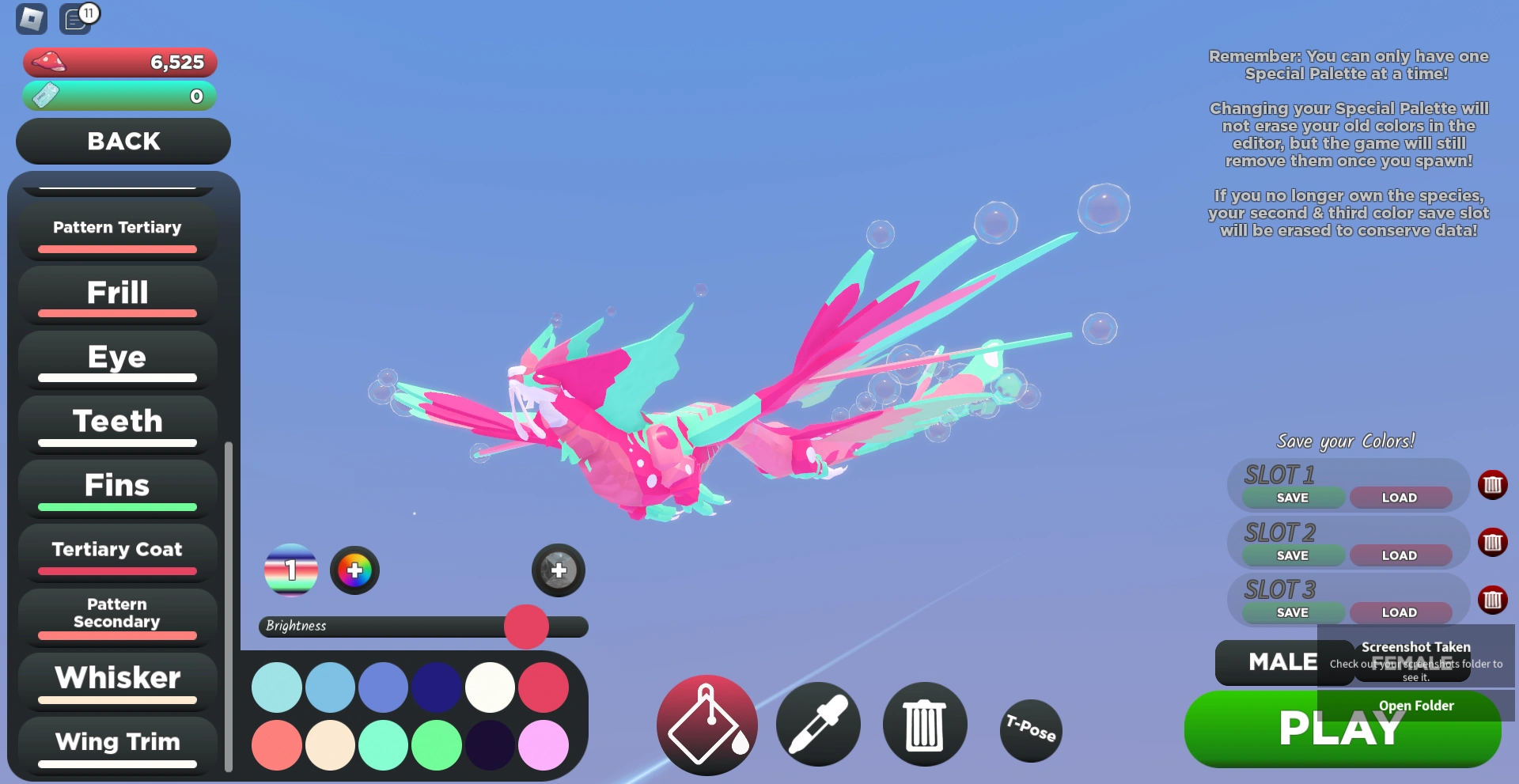Image resolution: width=1519 pixels, height=784 pixels.
Task: Open the rainbow palette selector showing number 1
Action: click(290, 570)
